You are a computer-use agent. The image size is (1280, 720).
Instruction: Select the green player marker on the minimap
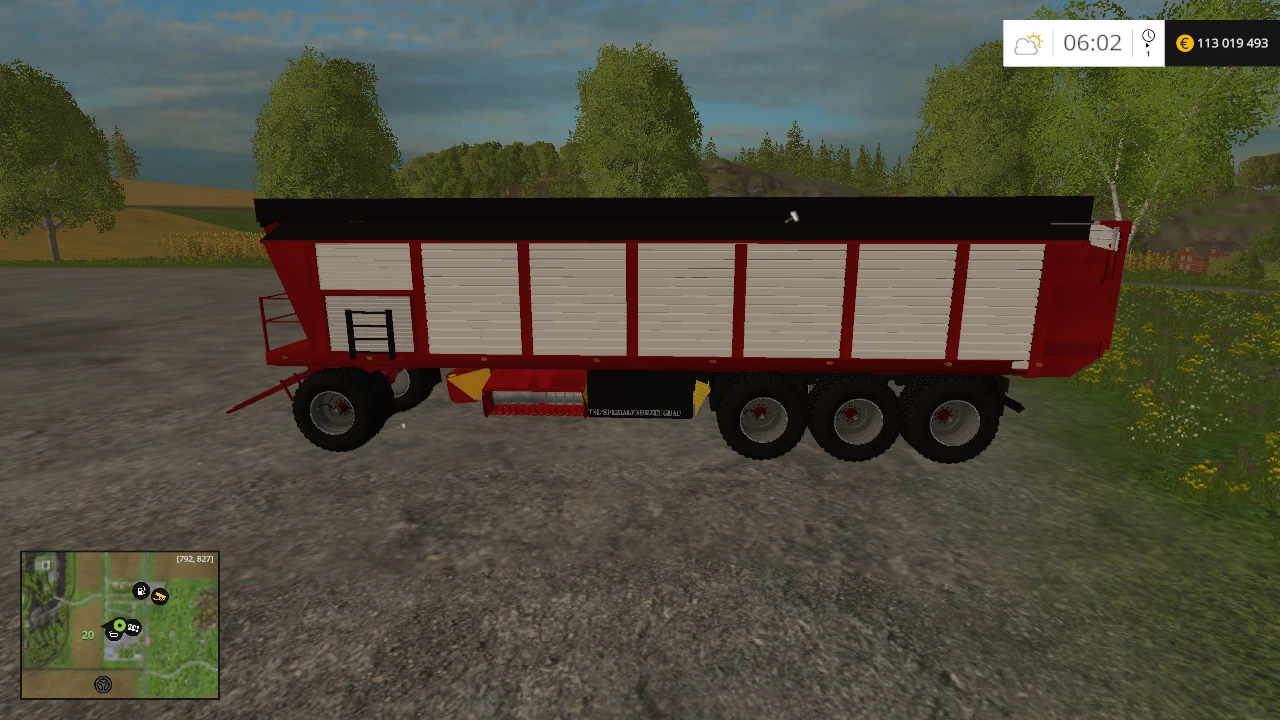pyautogui.click(x=120, y=624)
